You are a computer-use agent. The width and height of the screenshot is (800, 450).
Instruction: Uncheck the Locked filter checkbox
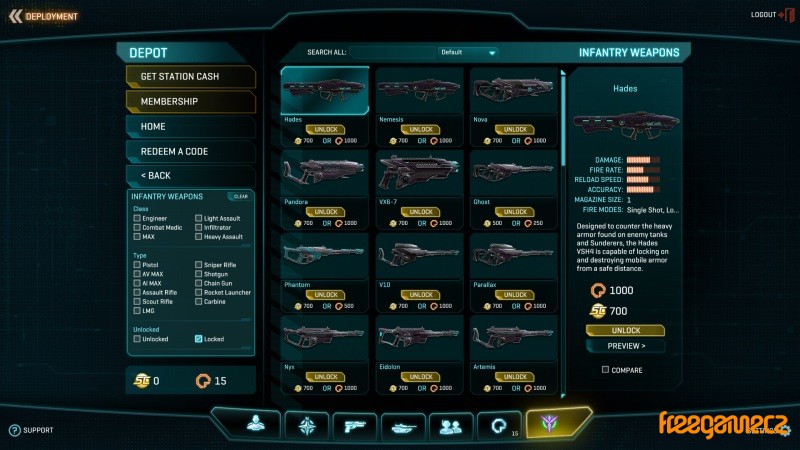click(198, 339)
